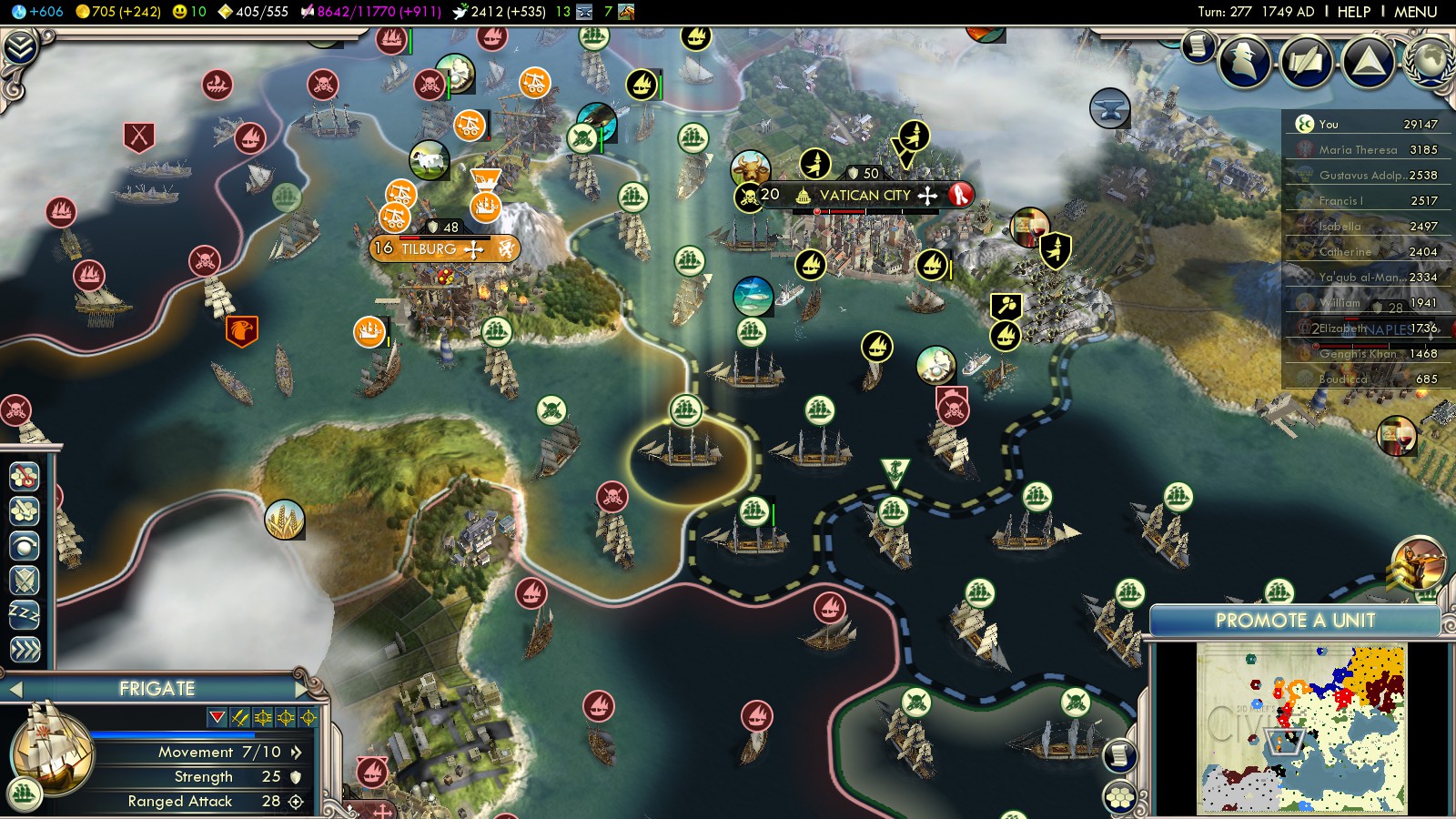Select the Sleep unit action
Screen dimensions: 1456x819
(x=25, y=614)
